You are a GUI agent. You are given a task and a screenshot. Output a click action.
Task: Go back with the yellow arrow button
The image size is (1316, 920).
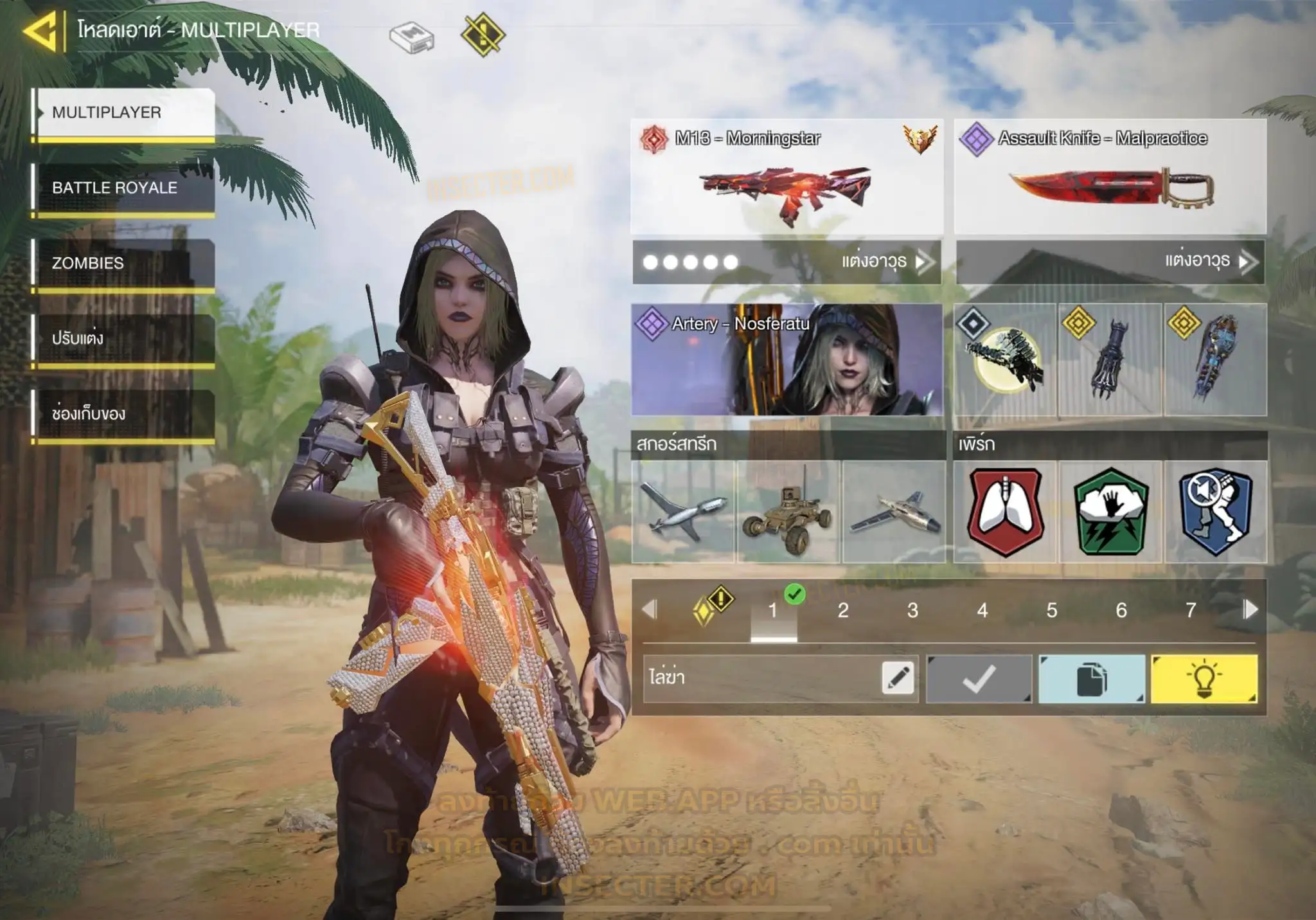pos(41,30)
